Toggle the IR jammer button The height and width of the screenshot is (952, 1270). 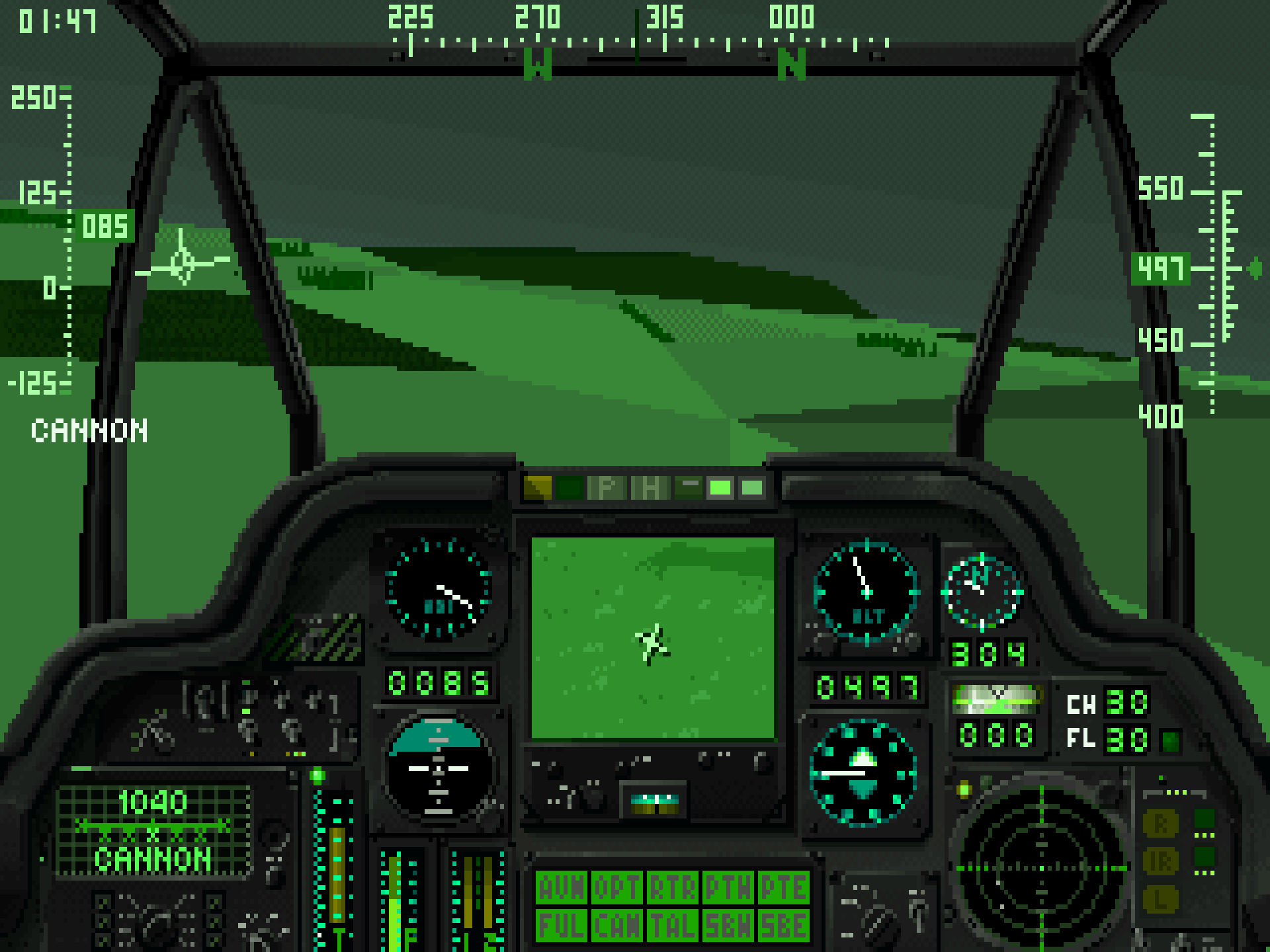point(1161,861)
